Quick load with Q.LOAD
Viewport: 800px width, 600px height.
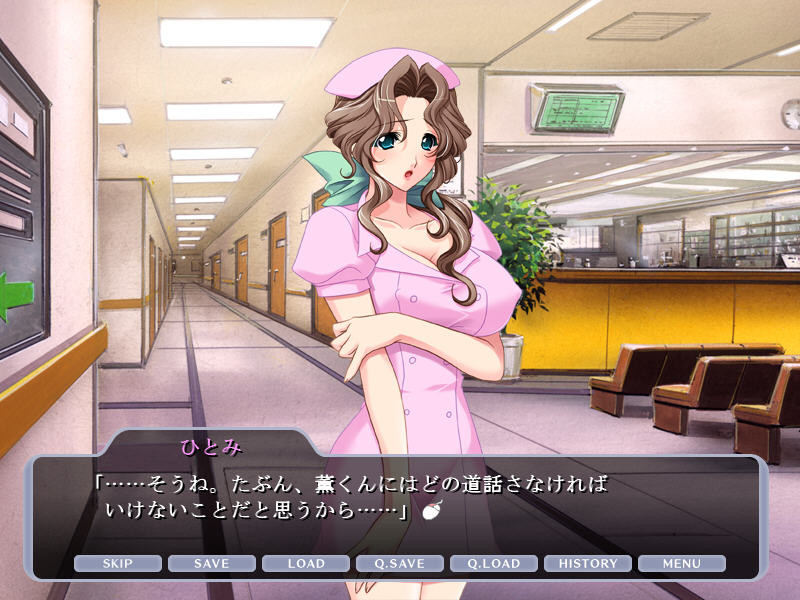[494, 563]
